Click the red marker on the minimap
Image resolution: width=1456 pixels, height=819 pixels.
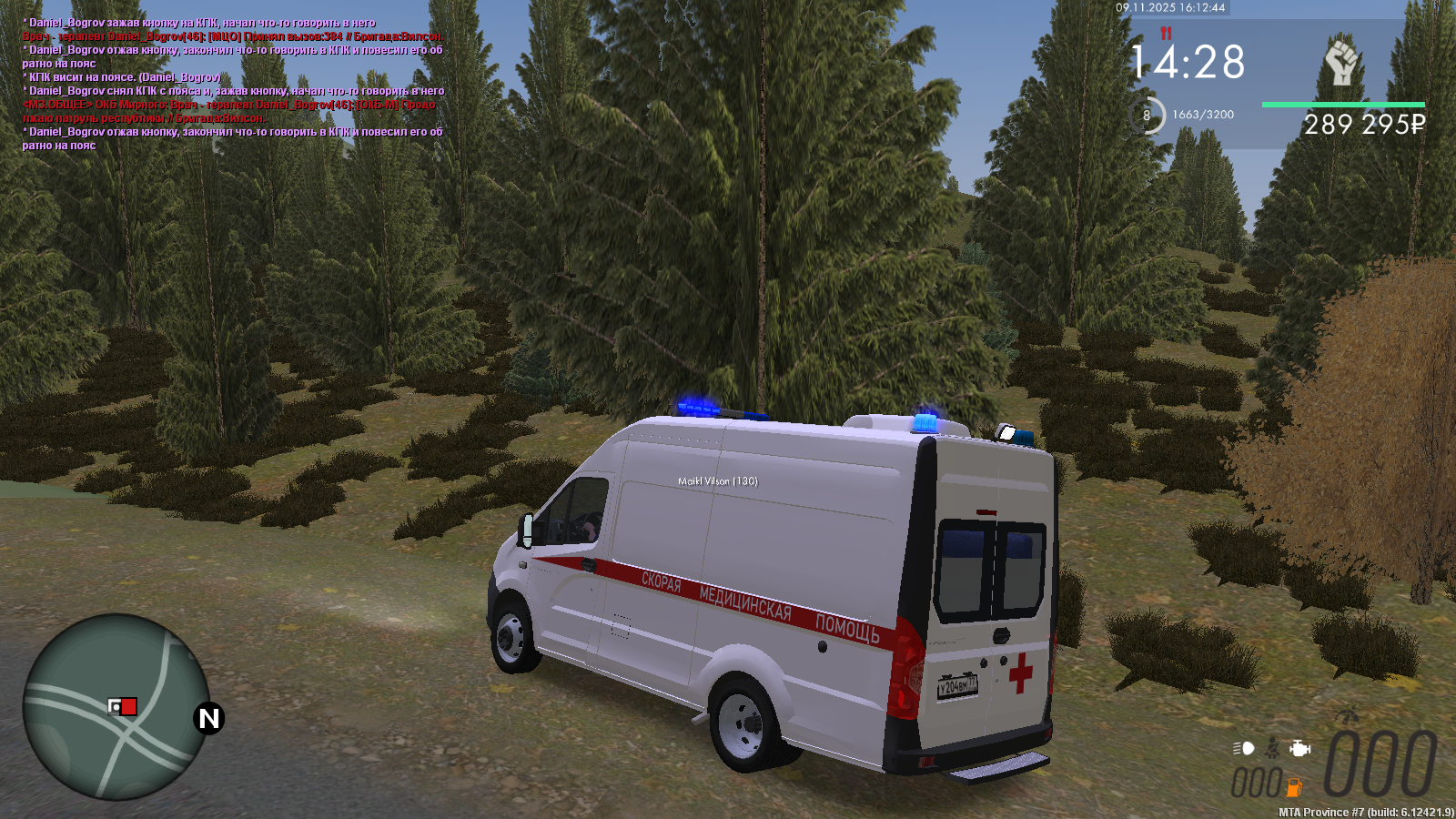point(129,707)
